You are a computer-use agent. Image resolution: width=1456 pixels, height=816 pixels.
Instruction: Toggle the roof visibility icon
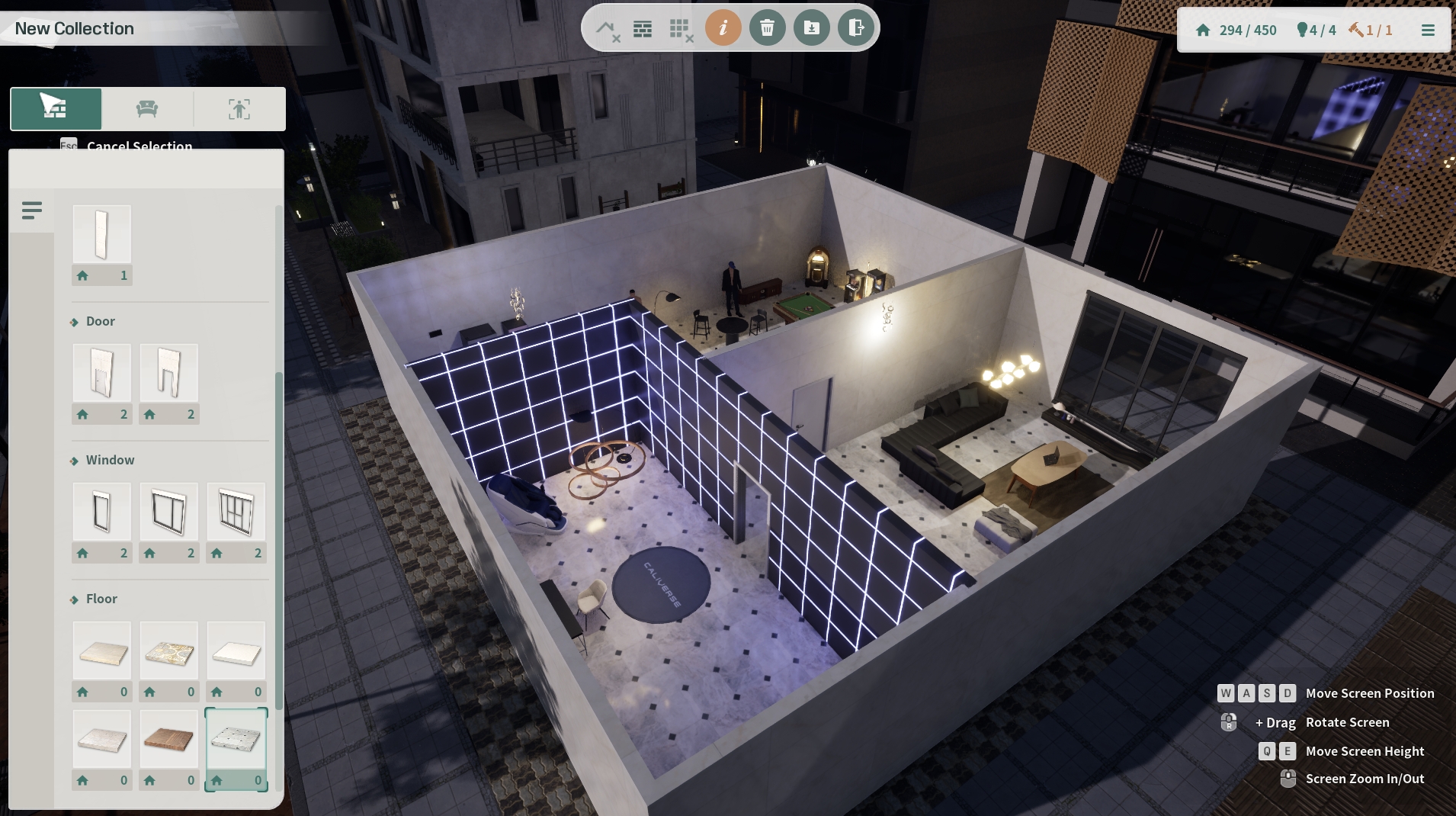[607, 30]
